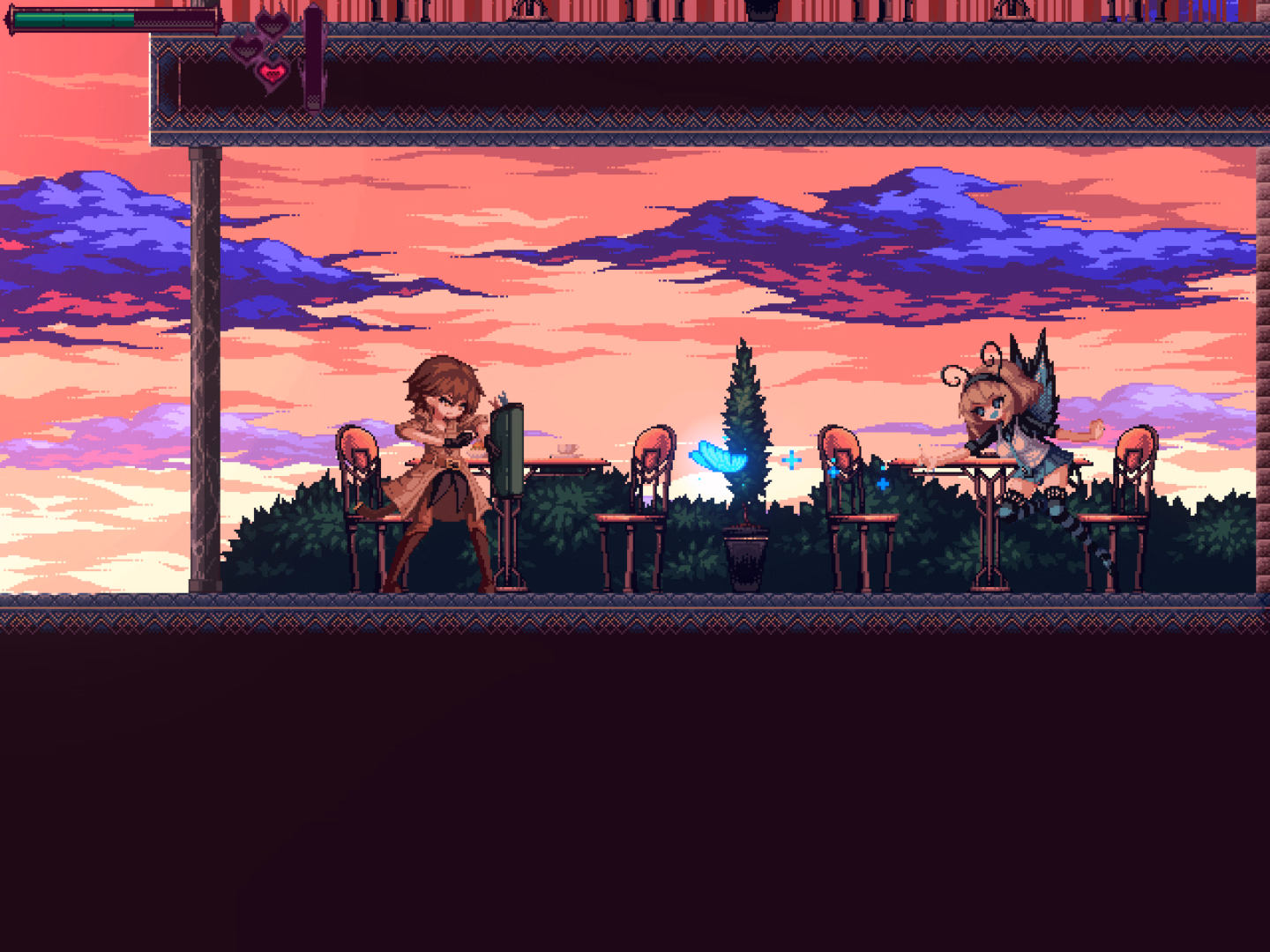Click the leftmost dimmed heart icon
Image resolution: width=1270 pixels, height=952 pixels.
coord(245,48)
